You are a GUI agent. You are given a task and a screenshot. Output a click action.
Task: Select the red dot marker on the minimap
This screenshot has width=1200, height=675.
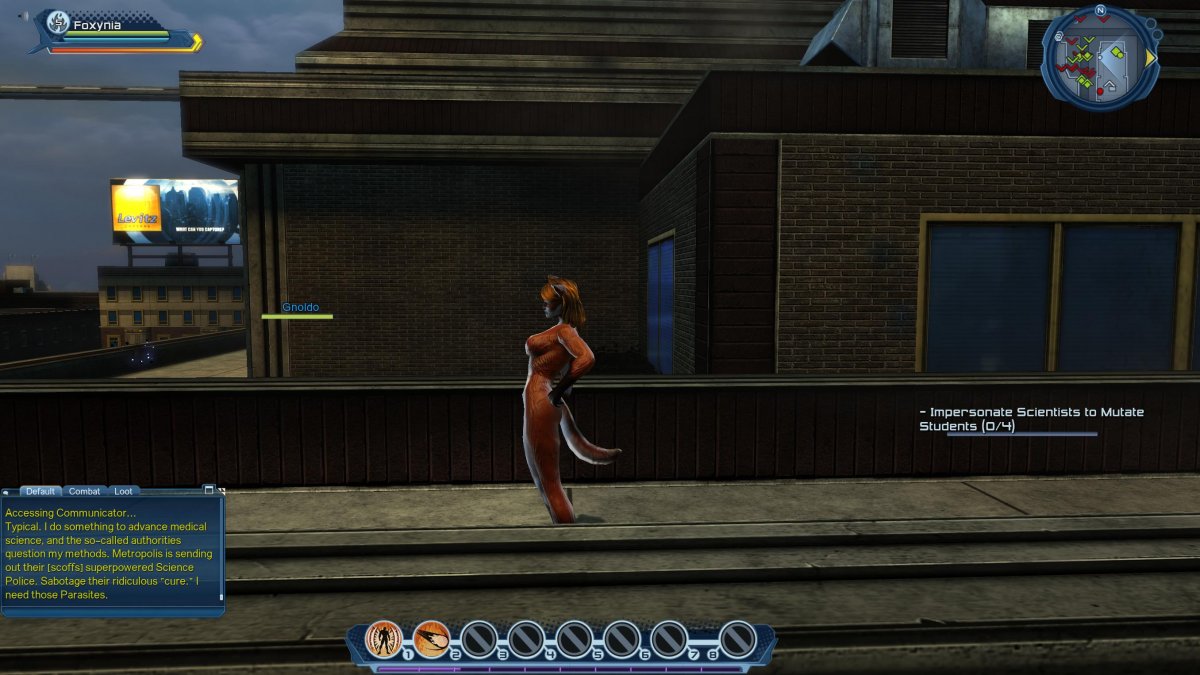pos(1100,91)
